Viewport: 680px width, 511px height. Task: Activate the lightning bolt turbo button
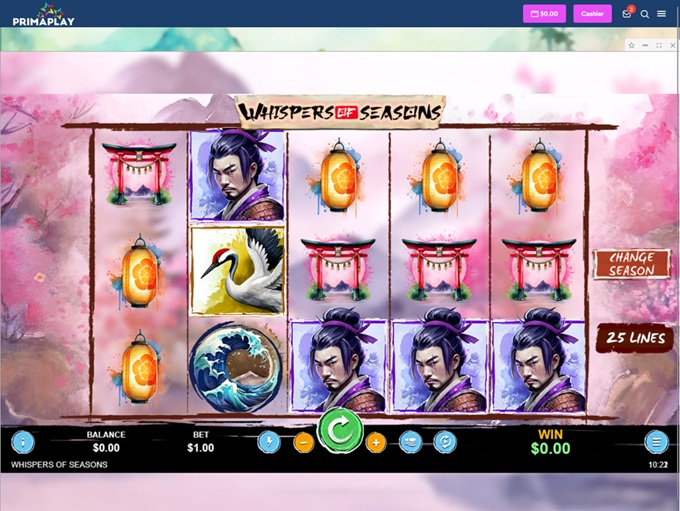coord(268,442)
